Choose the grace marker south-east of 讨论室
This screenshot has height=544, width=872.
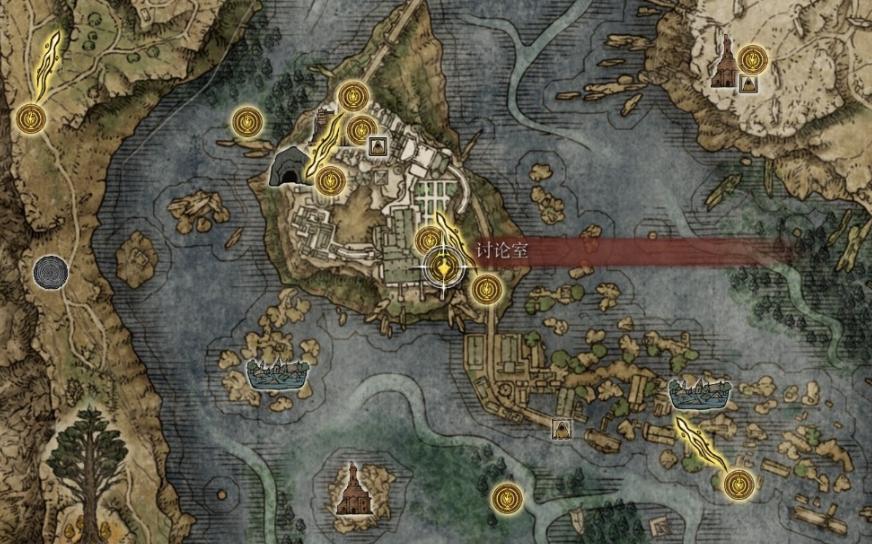coord(487,290)
